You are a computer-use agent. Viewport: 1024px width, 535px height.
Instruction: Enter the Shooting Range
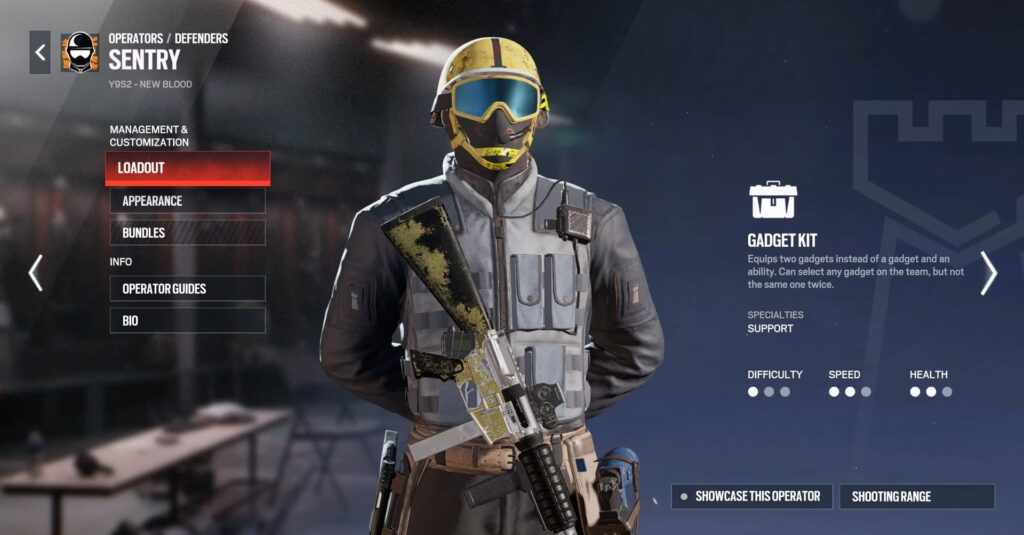pos(916,496)
